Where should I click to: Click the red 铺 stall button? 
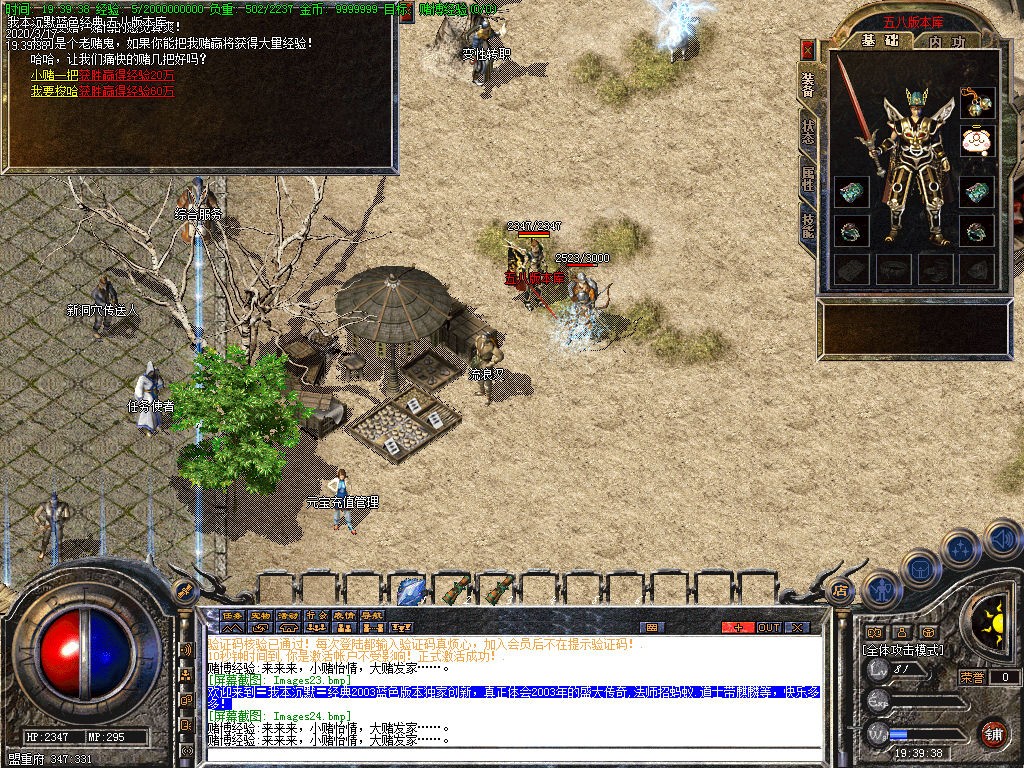(x=991, y=732)
